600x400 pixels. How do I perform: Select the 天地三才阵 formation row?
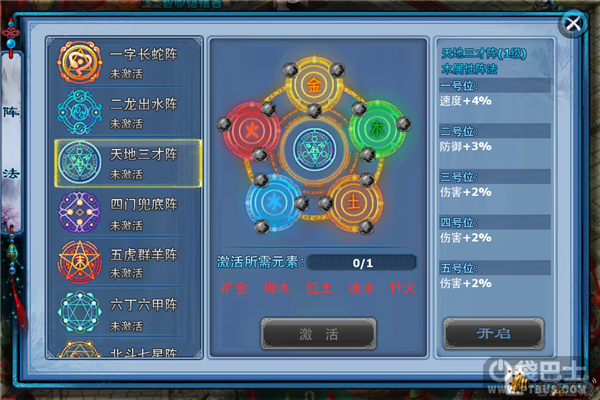click(128, 163)
